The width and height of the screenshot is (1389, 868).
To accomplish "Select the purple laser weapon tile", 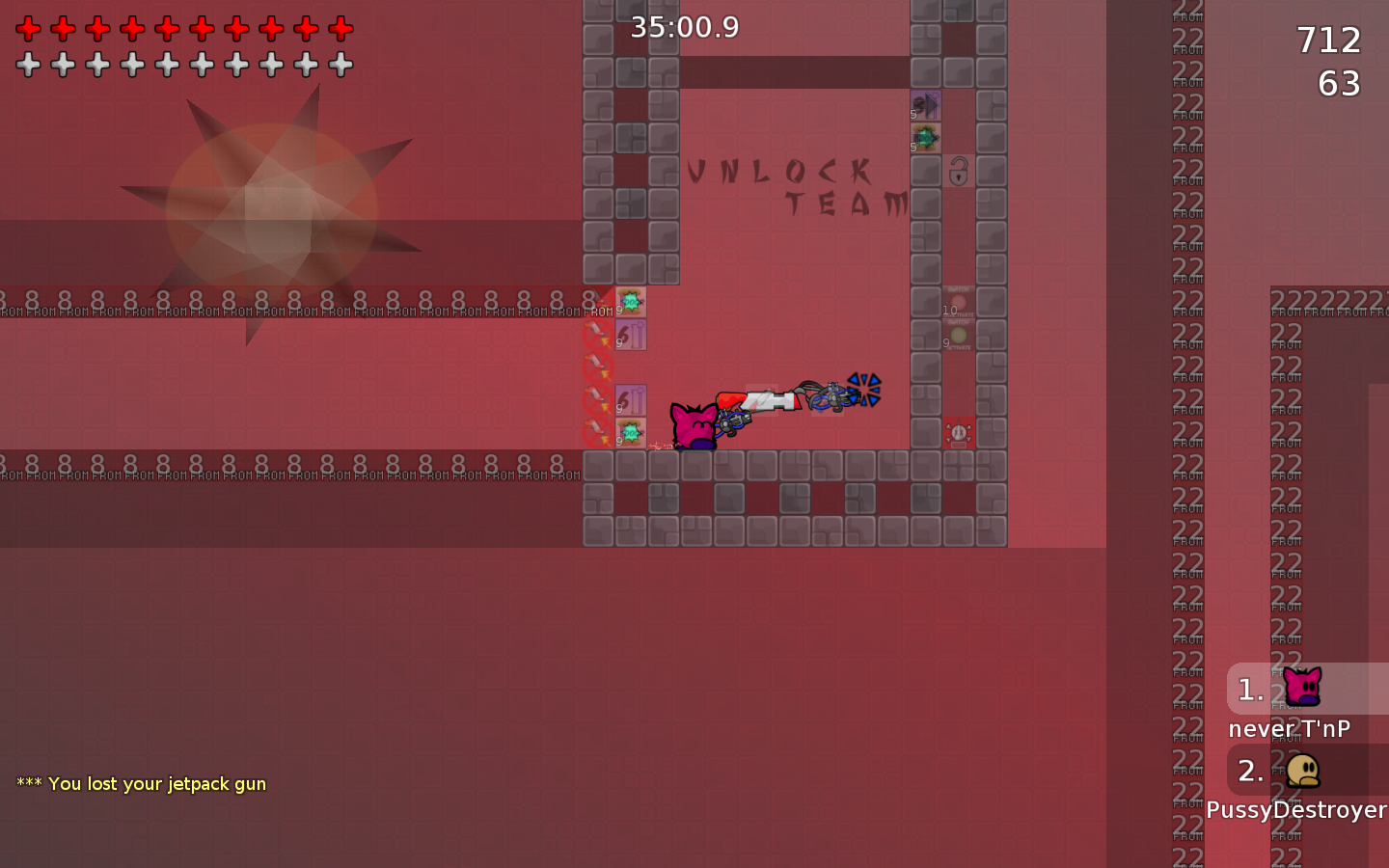I will (x=632, y=336).
